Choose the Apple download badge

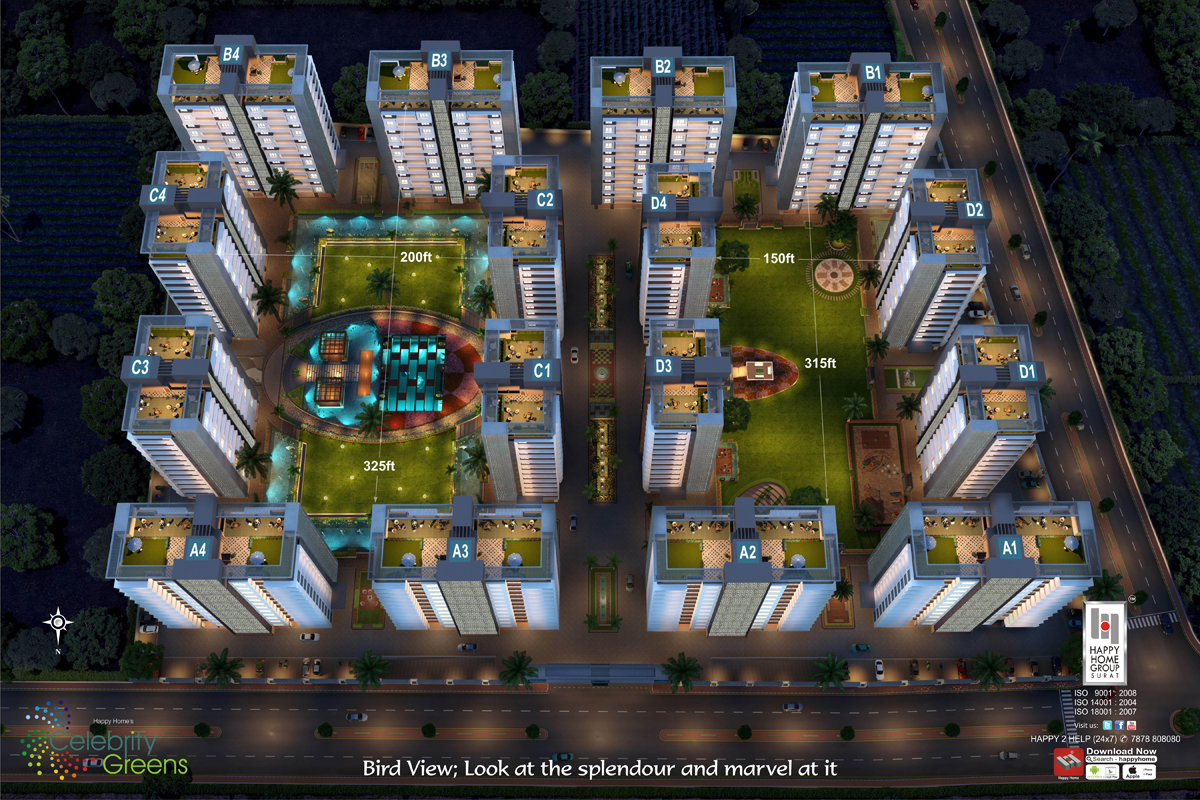pyautogui.click(x=1139, y=772)
